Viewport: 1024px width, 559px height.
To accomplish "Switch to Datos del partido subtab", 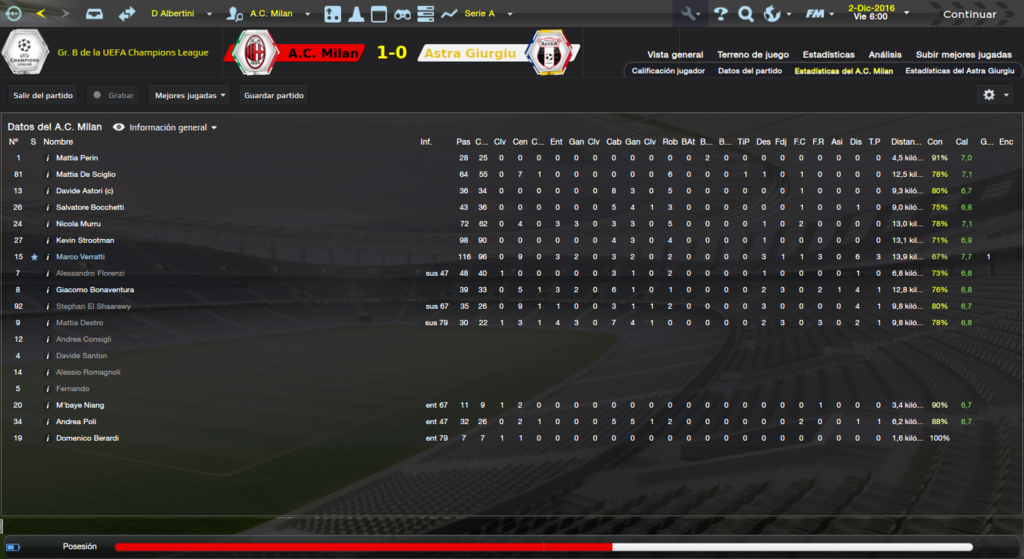I will click(749, 71).
